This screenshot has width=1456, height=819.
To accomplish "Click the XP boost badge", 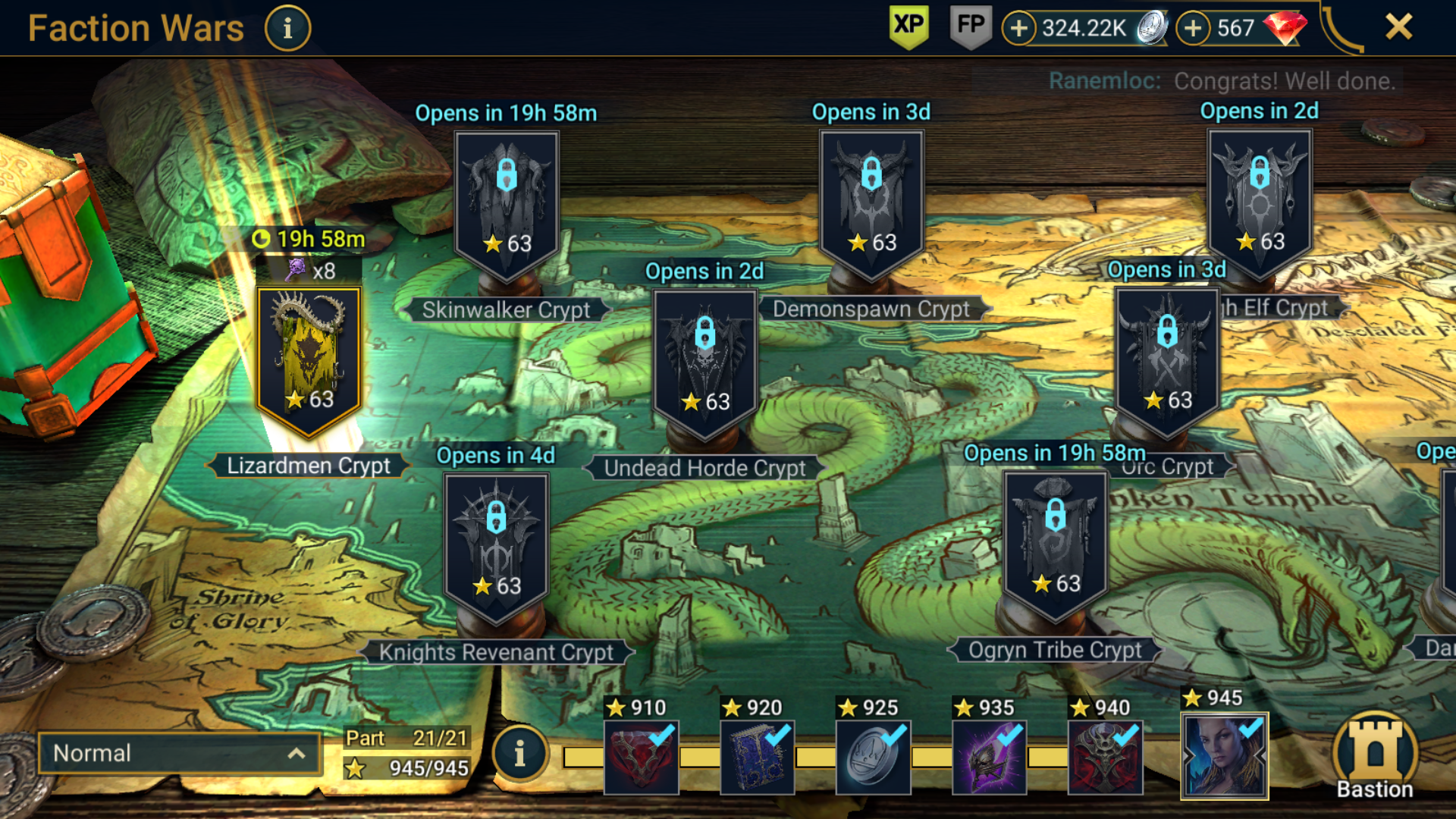I will pos(908,27).
